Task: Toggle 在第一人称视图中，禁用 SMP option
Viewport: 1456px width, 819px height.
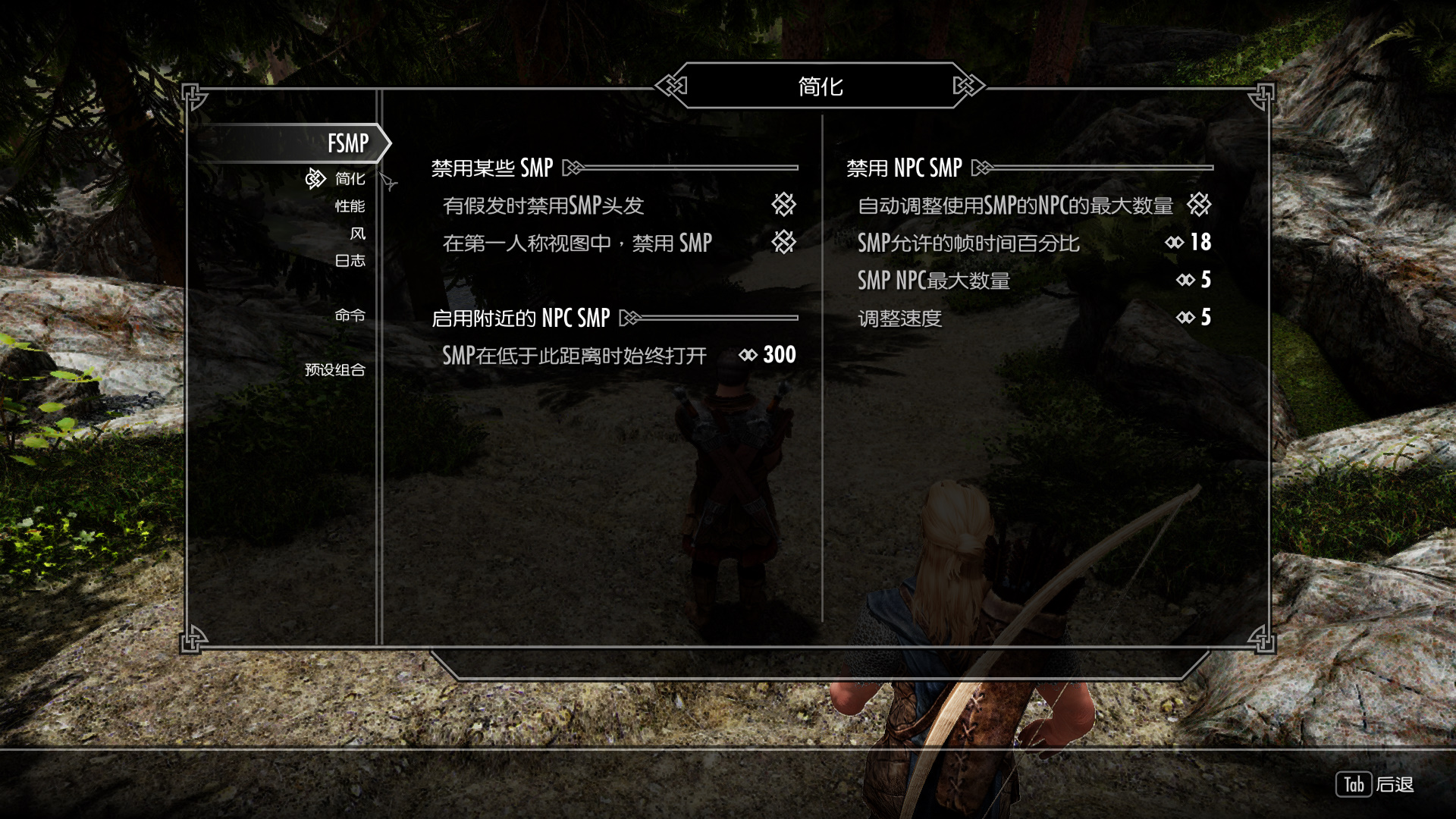Action: 783,243
